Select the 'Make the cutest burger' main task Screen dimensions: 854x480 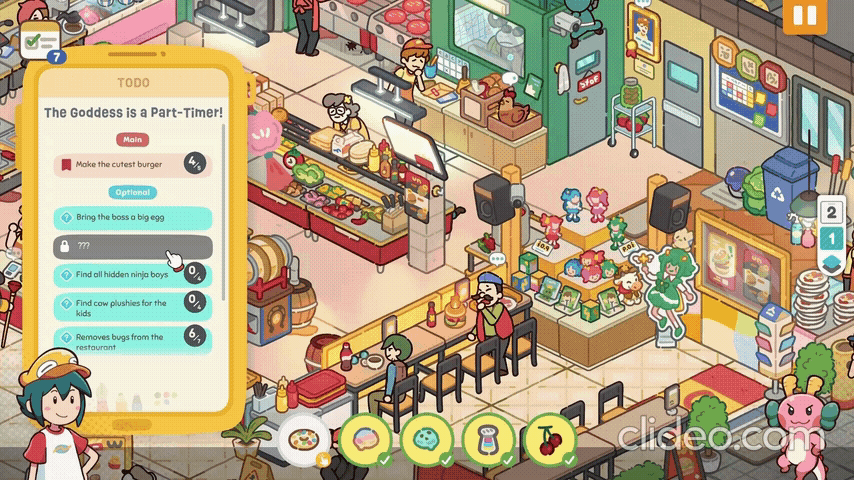[131, 164]
